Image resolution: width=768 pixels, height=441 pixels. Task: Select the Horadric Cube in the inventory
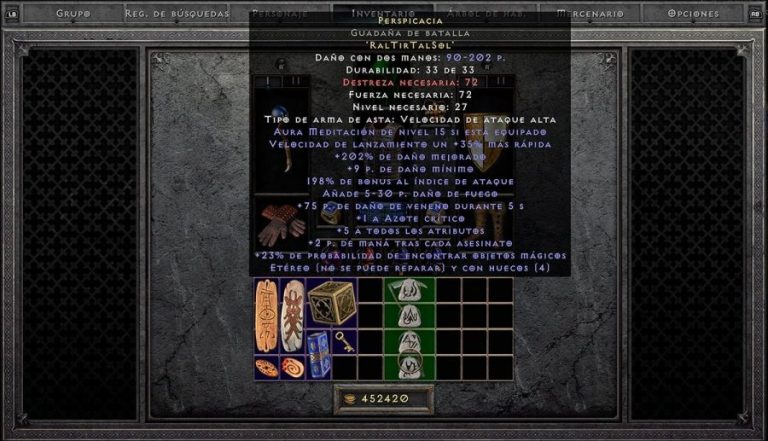(331, 303)
